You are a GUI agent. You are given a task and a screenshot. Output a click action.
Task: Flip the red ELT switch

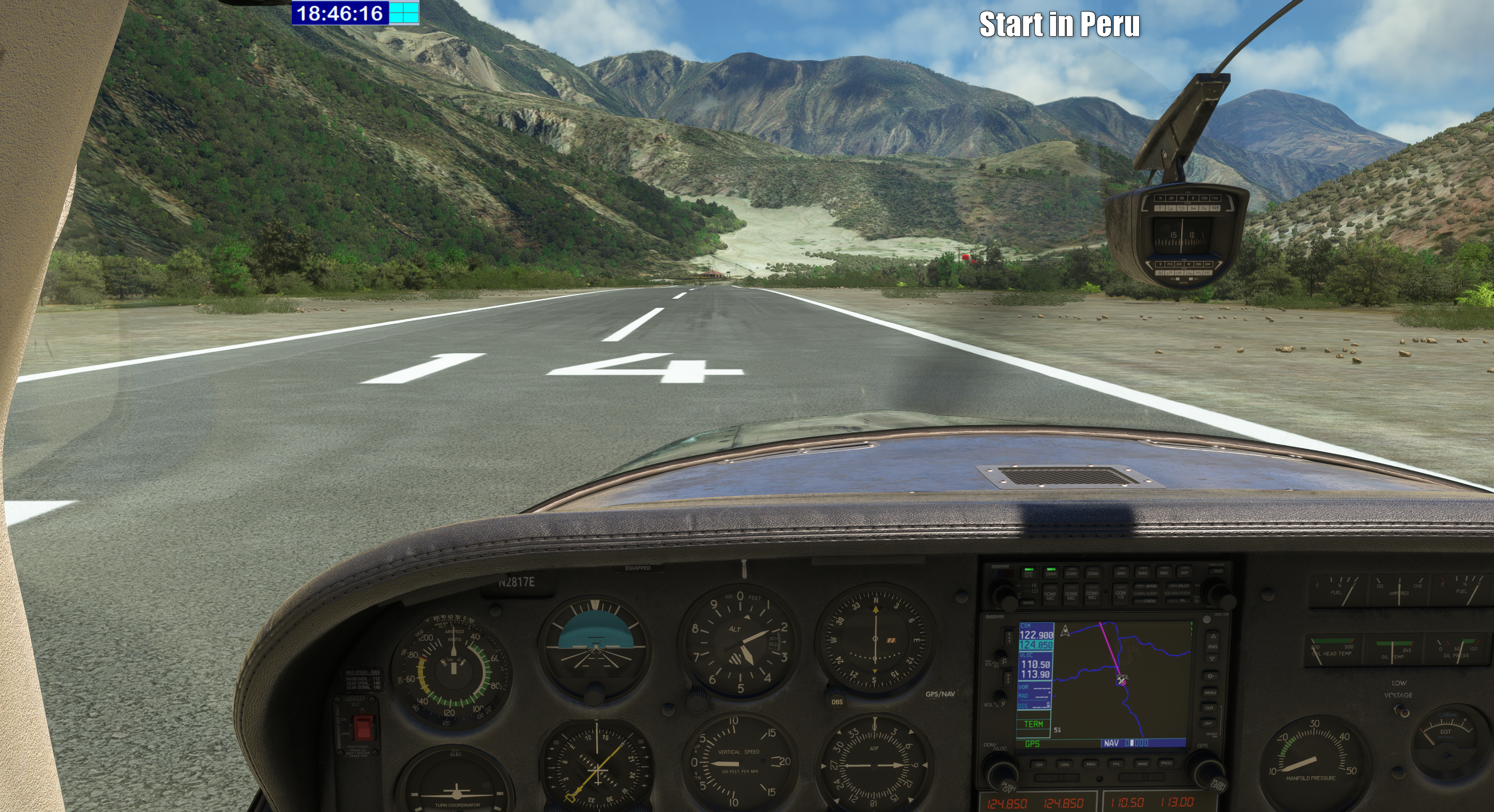tap(364, 727)
